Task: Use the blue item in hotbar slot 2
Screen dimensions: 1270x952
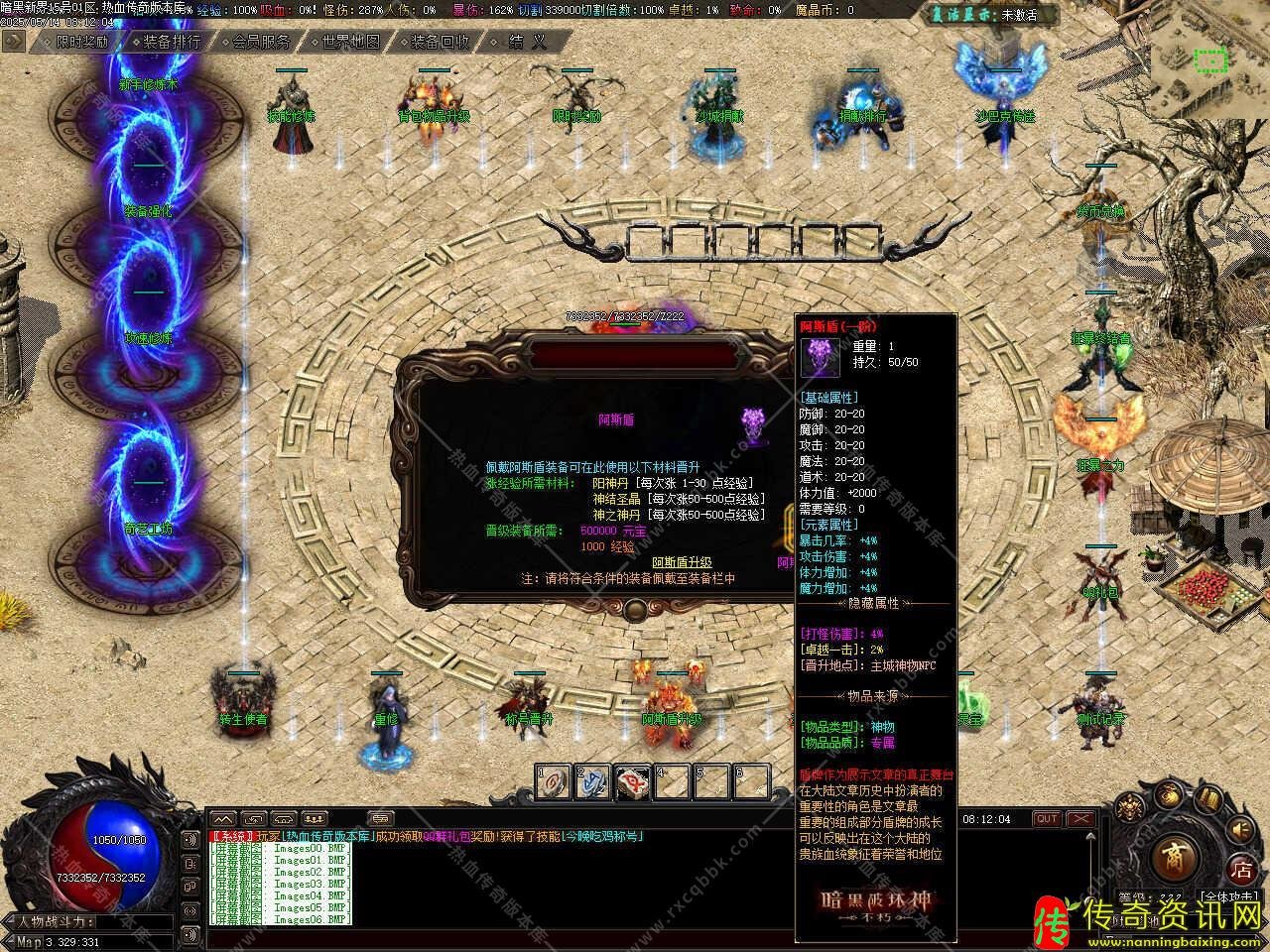Action: tap(593, 781)
